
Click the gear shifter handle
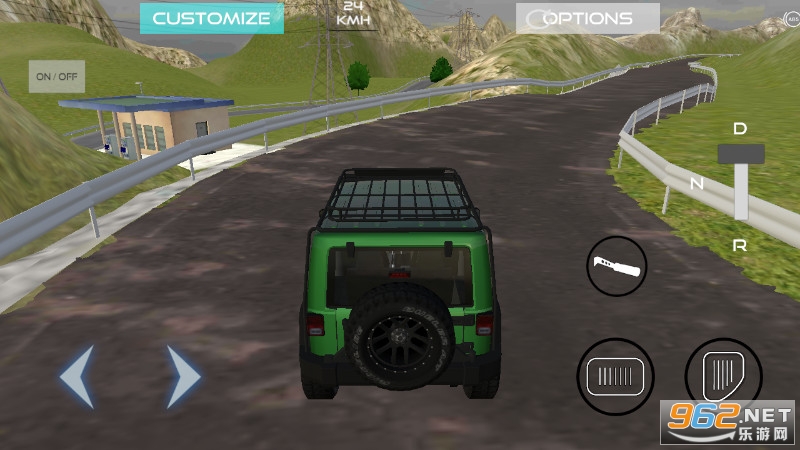741,154
